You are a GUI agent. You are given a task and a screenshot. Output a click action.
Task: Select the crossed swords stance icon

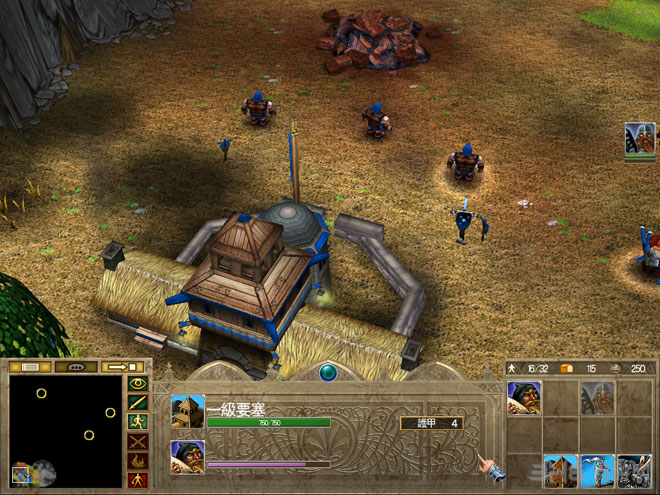click(138, 441)
